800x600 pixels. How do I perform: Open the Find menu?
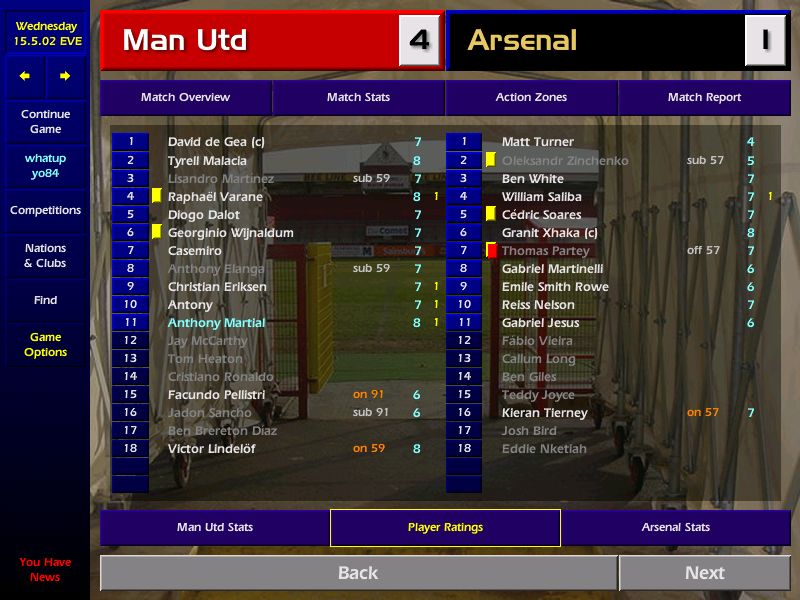click(x=45, y=300)
